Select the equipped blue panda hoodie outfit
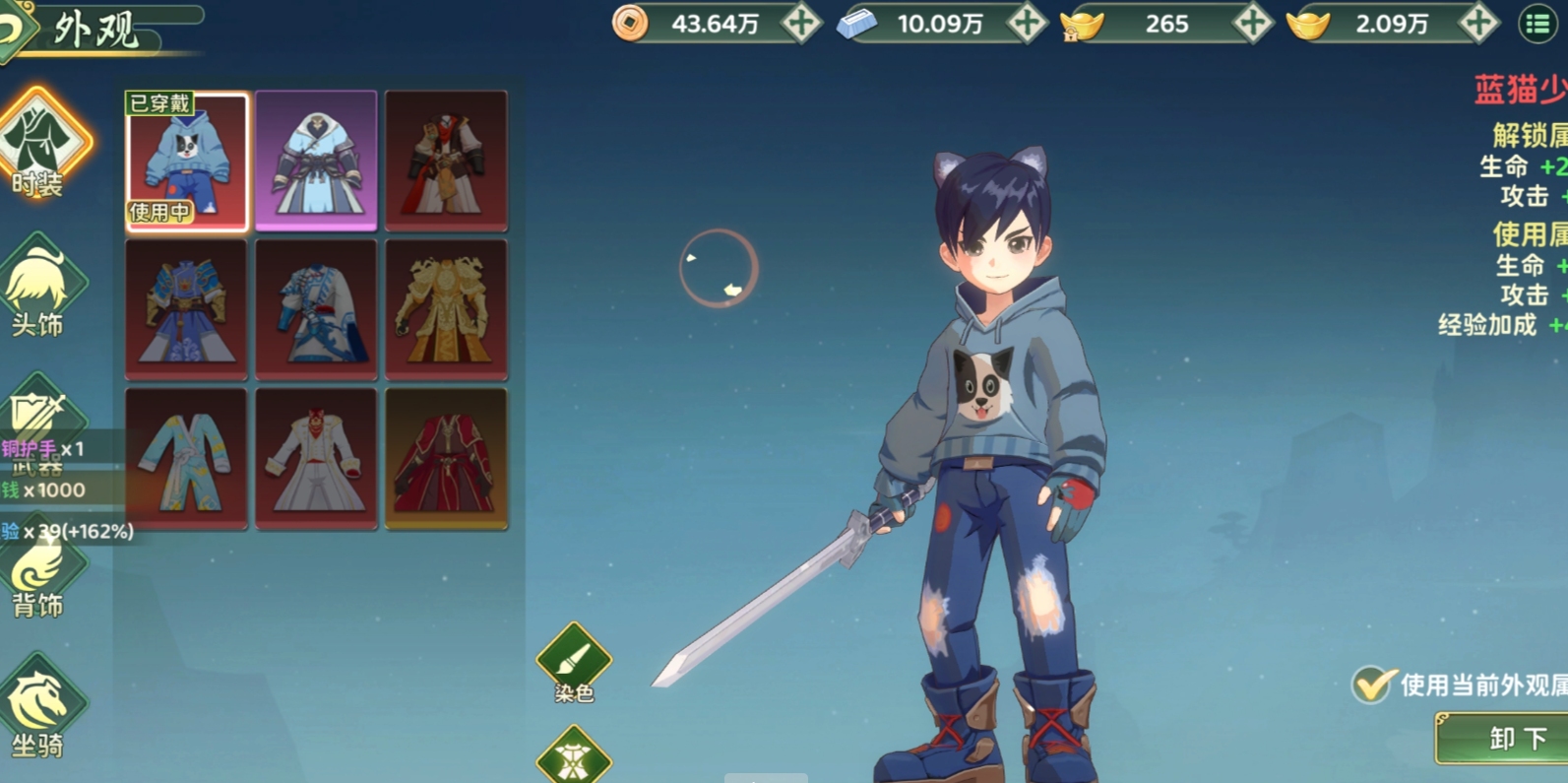 [187, 162]
